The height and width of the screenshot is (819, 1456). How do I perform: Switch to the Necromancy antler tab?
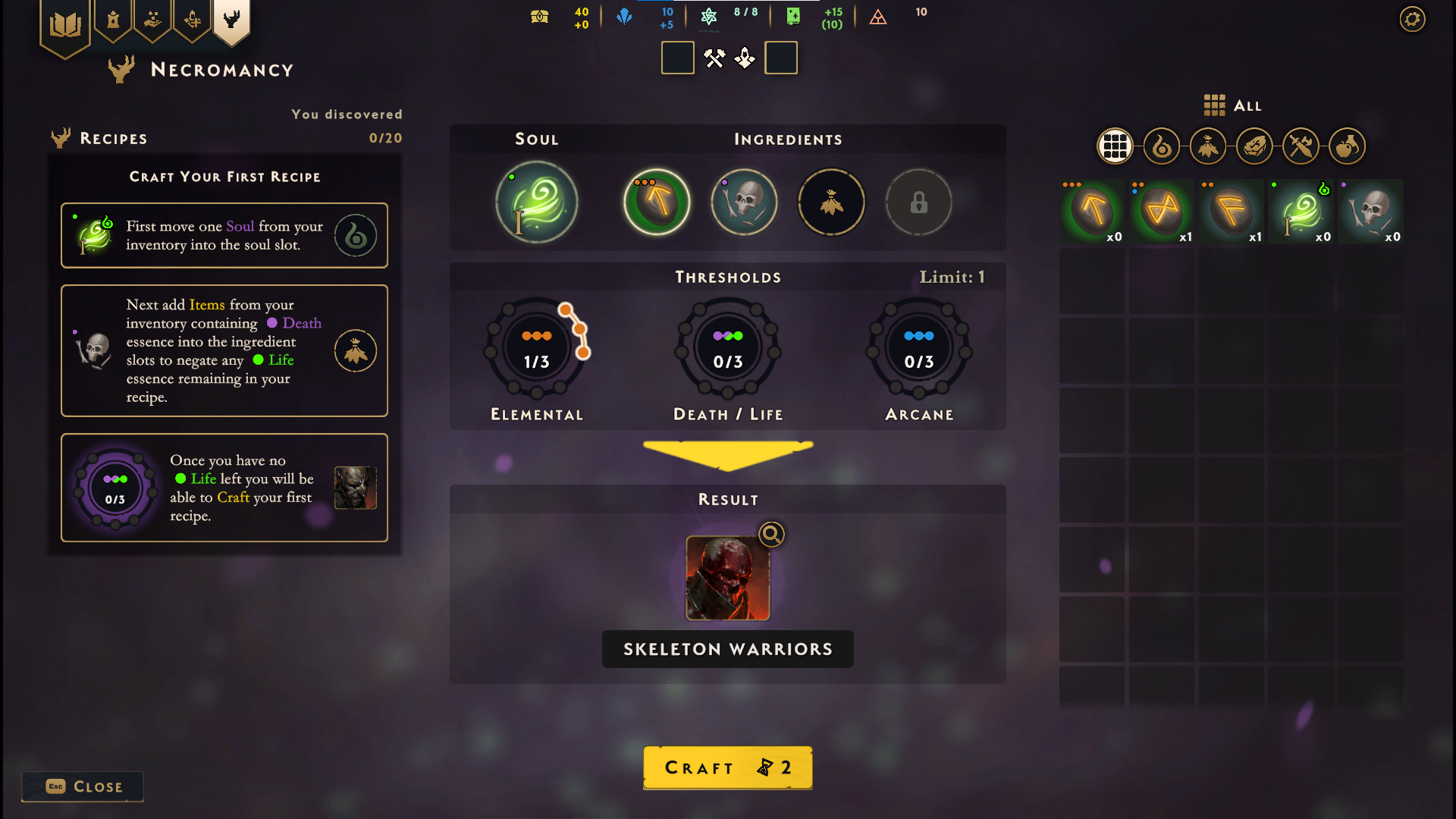point(231,20)
